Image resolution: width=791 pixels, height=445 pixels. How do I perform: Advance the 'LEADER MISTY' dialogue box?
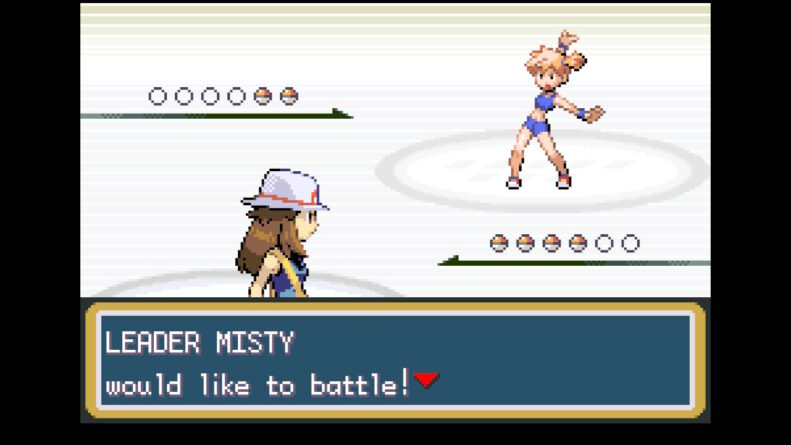tap(395, 360)
